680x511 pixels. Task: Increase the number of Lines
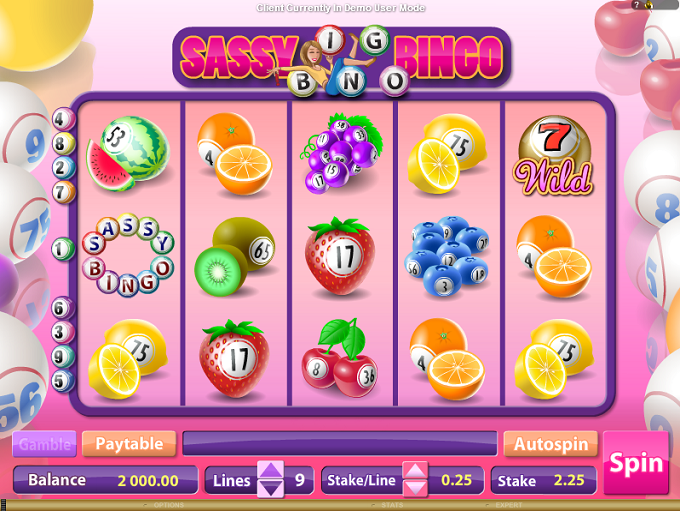click(271, 471)
